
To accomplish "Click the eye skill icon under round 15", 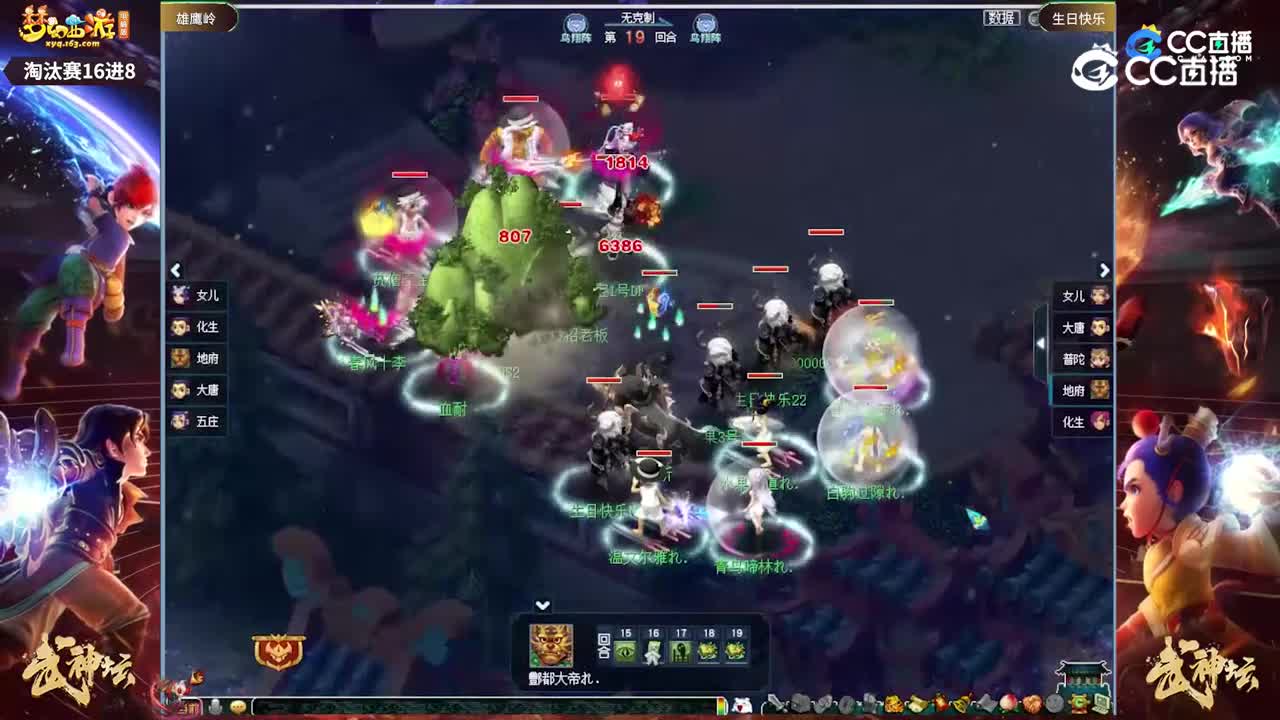I will tap(624, 650).
